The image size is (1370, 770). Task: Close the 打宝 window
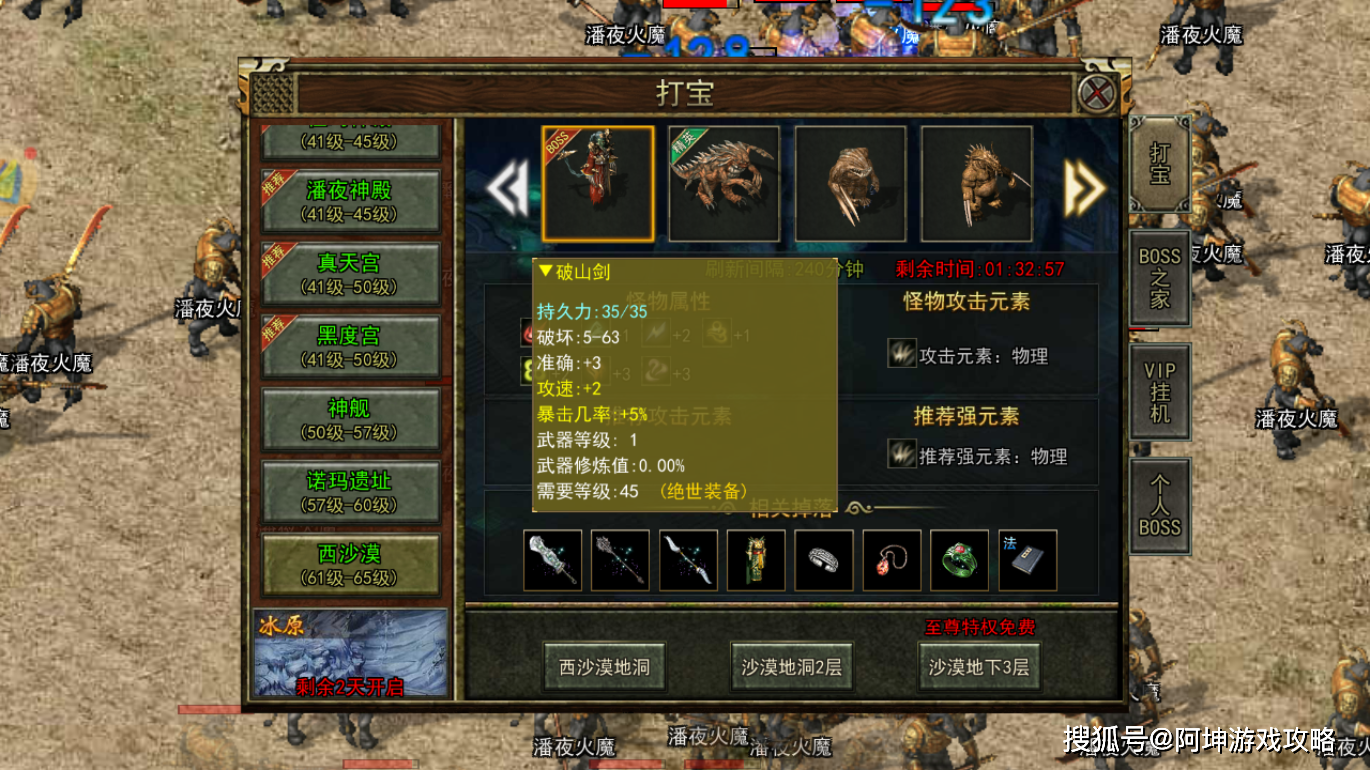[1097, 95]
